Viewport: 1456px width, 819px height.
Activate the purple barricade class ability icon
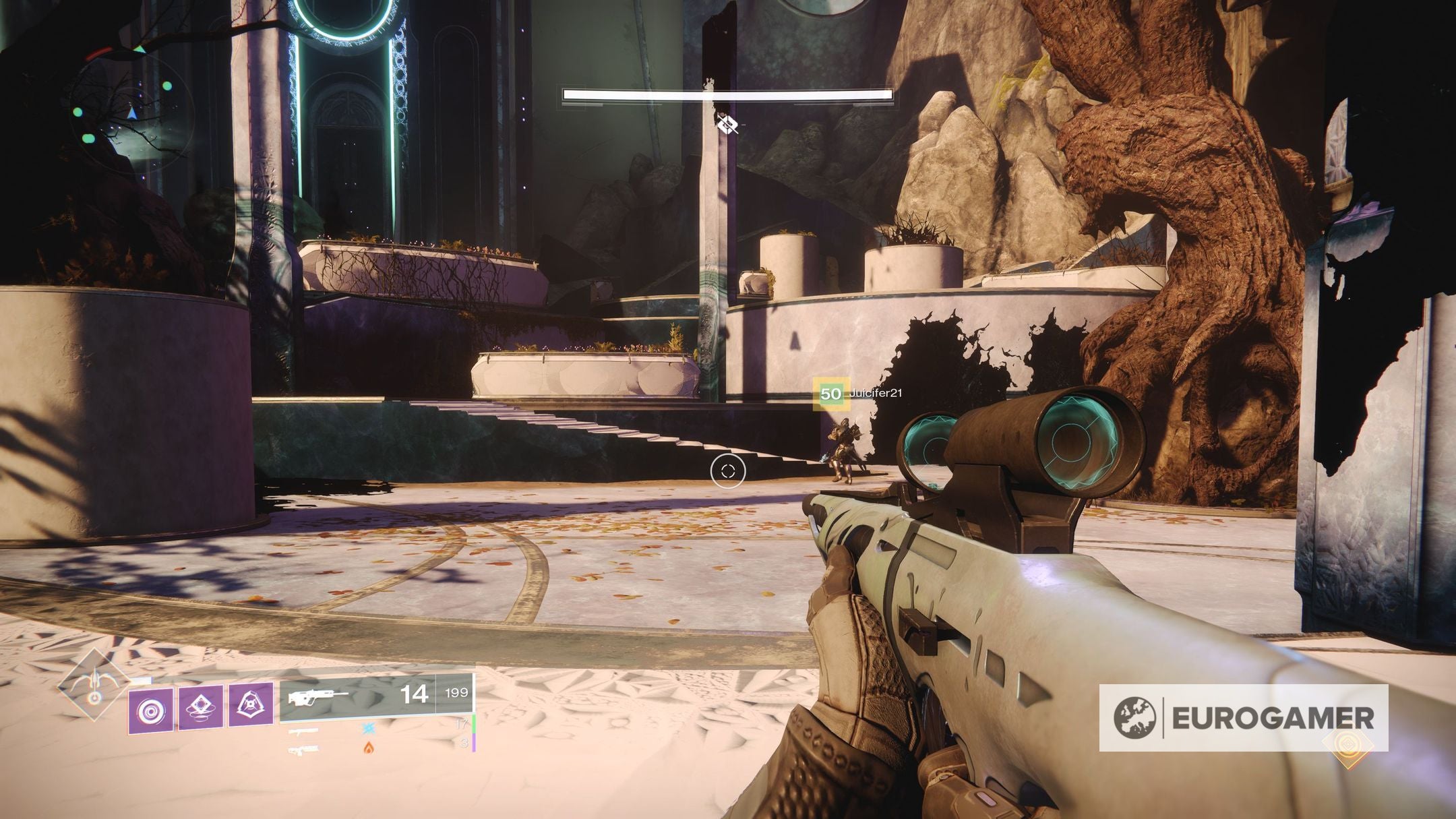[251, 704]
